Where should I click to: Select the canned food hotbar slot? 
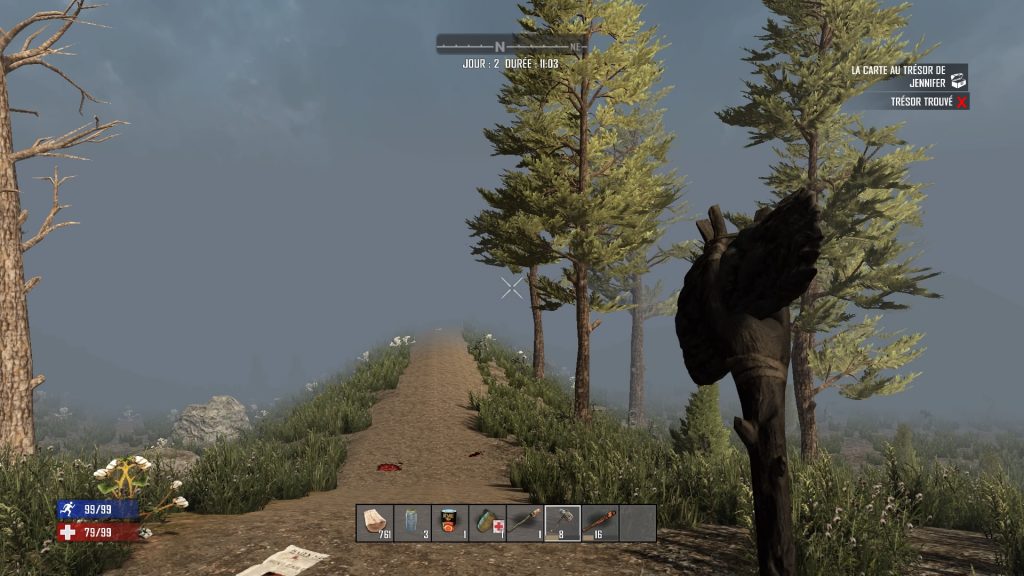(450, 523)
